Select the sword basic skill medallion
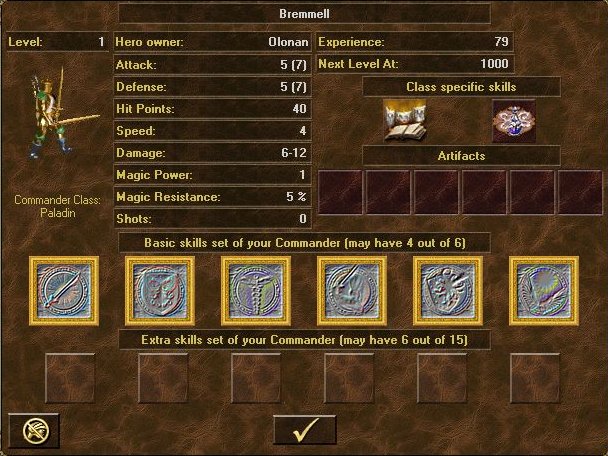608x456 pixels. click(64, 291)
